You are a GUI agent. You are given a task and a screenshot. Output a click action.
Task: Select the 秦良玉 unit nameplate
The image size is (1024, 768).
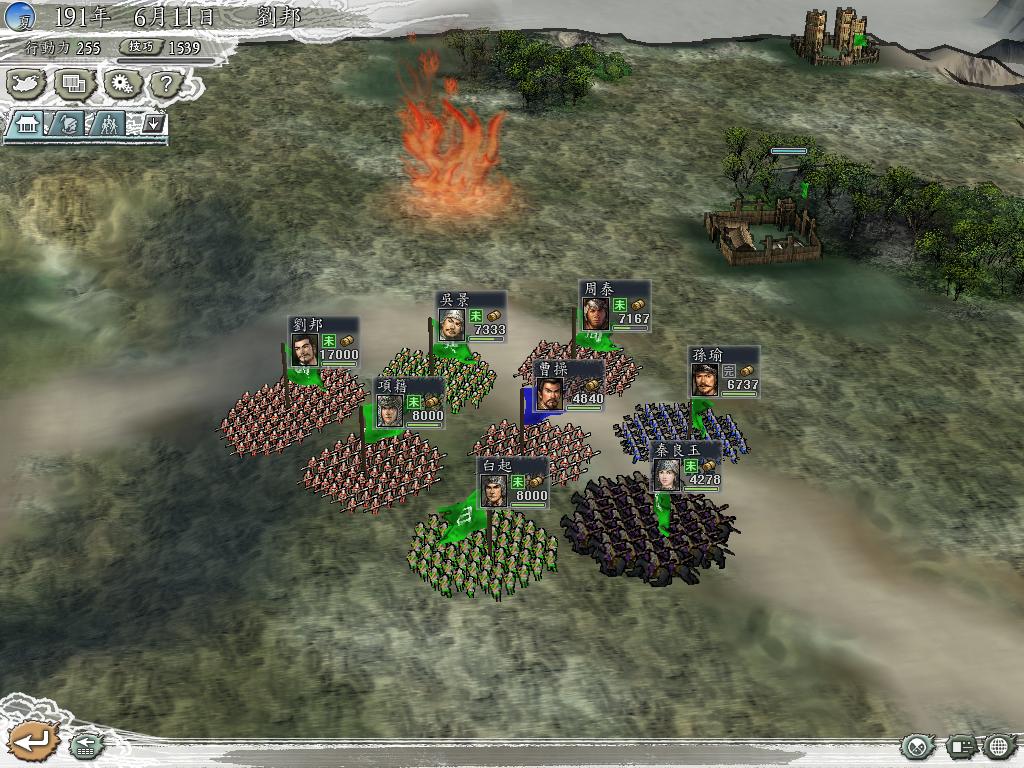point(686,467)
